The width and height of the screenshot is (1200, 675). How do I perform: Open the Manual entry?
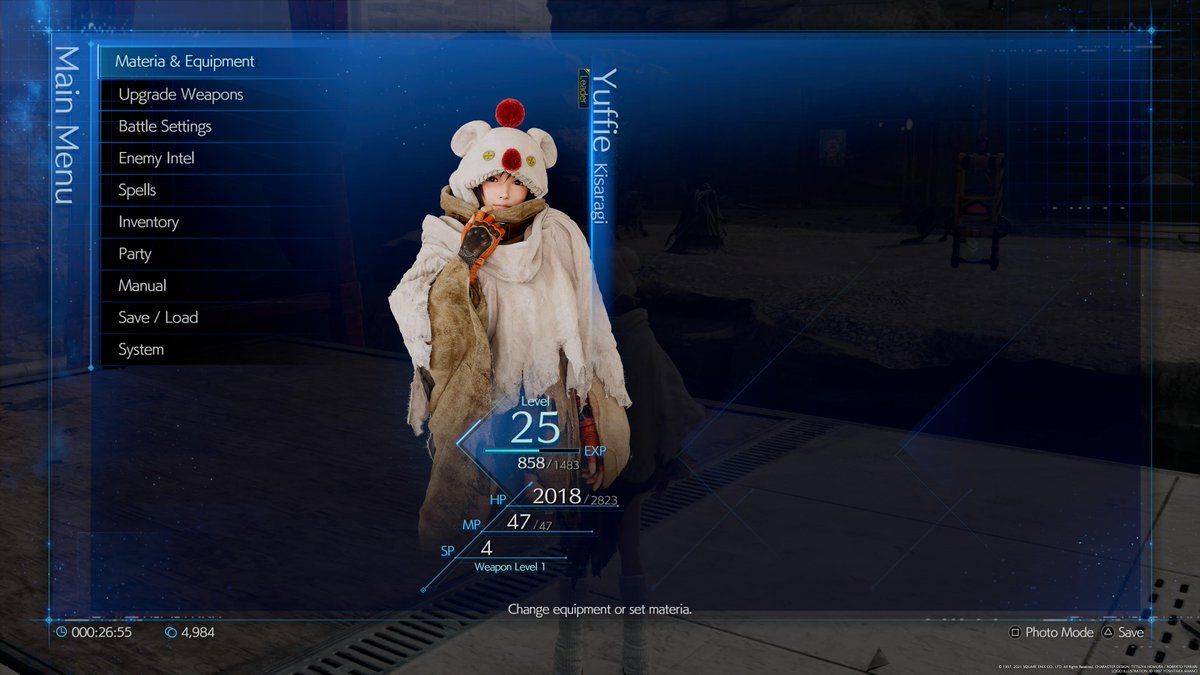(142, 286)
